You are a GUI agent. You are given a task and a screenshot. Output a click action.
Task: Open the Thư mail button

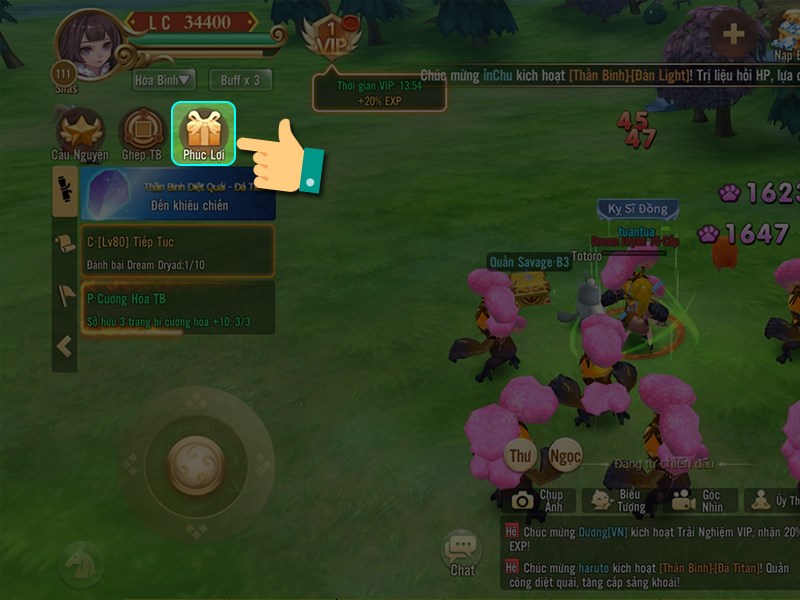[x=520, y=456]
